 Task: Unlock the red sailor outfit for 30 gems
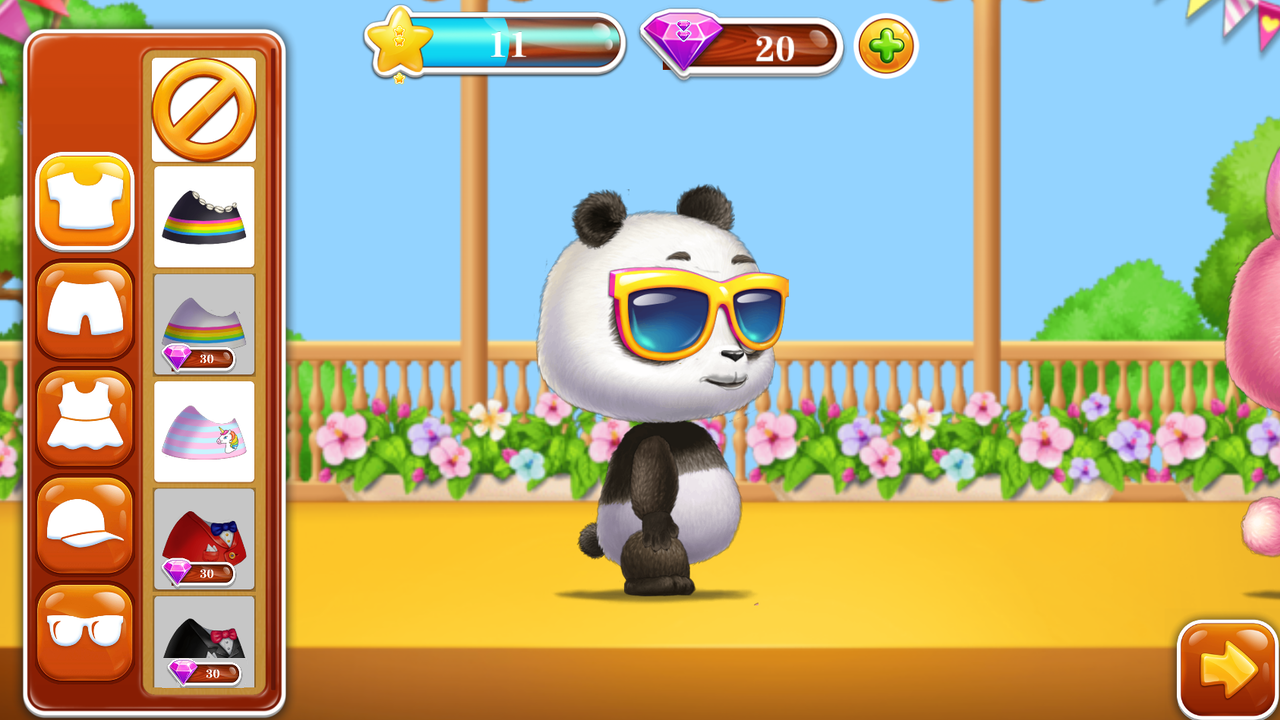click(203, 538)
